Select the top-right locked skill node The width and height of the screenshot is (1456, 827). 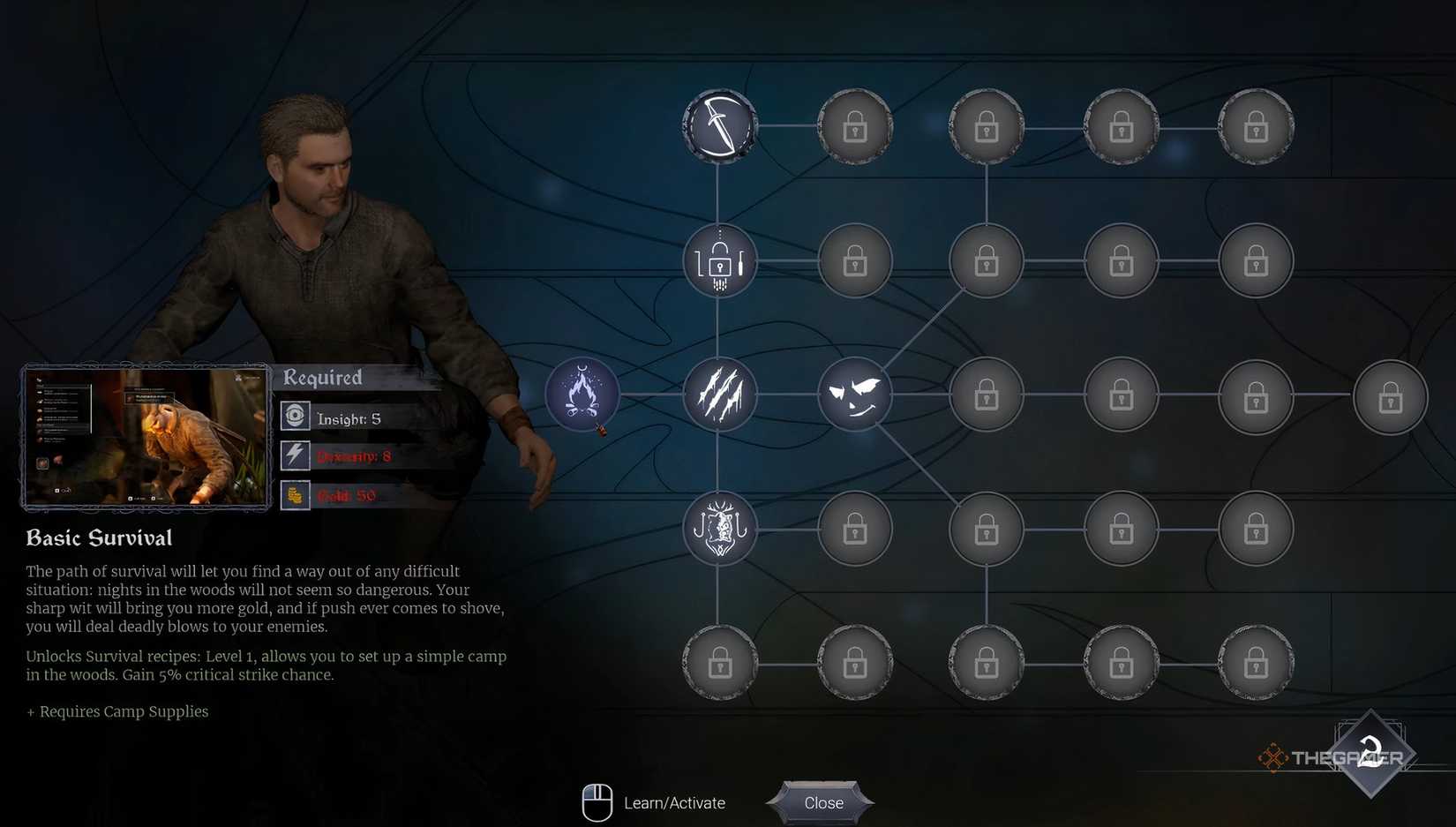coord(1256,126)
